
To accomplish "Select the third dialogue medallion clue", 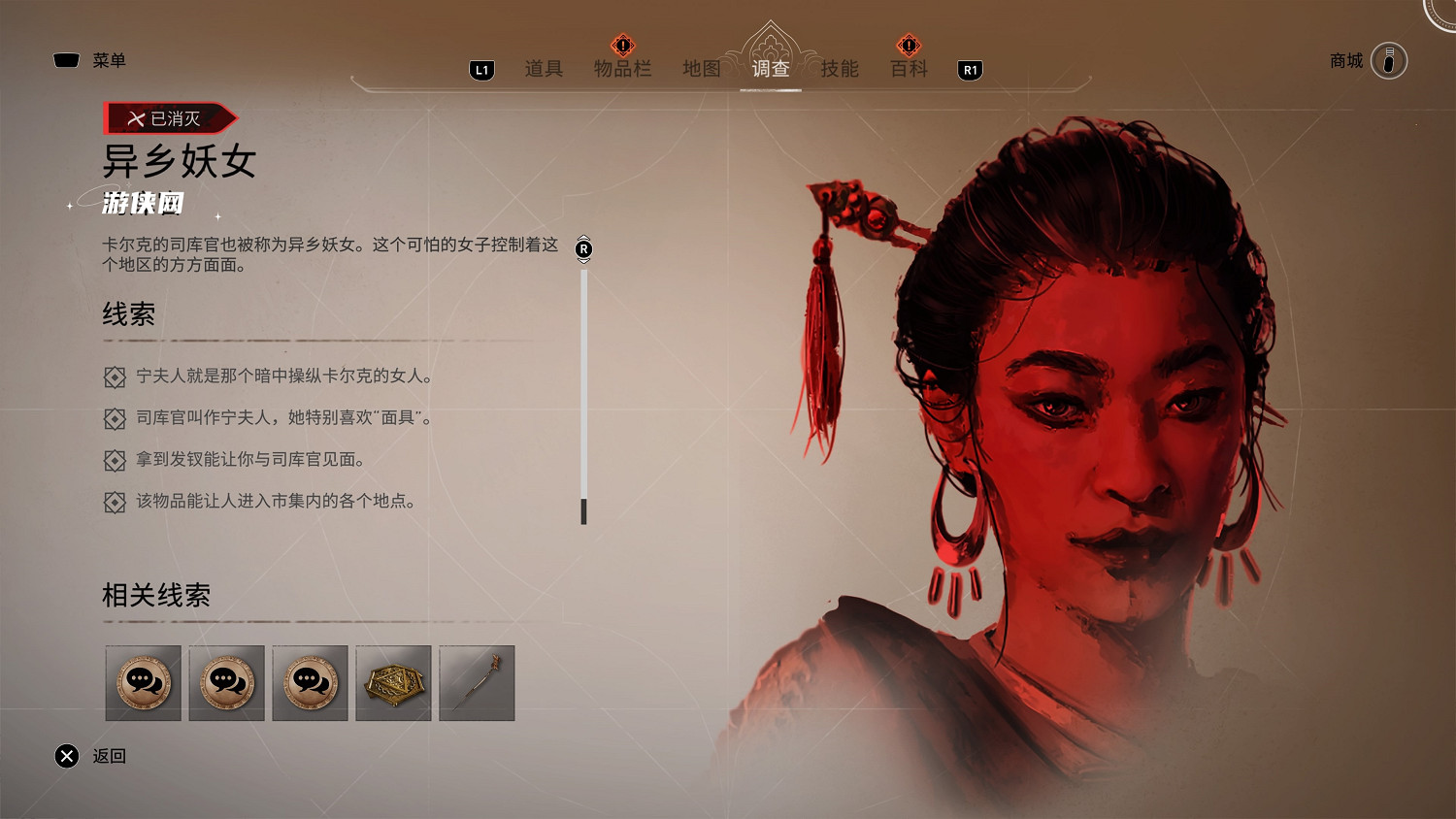I will point(310,683).
